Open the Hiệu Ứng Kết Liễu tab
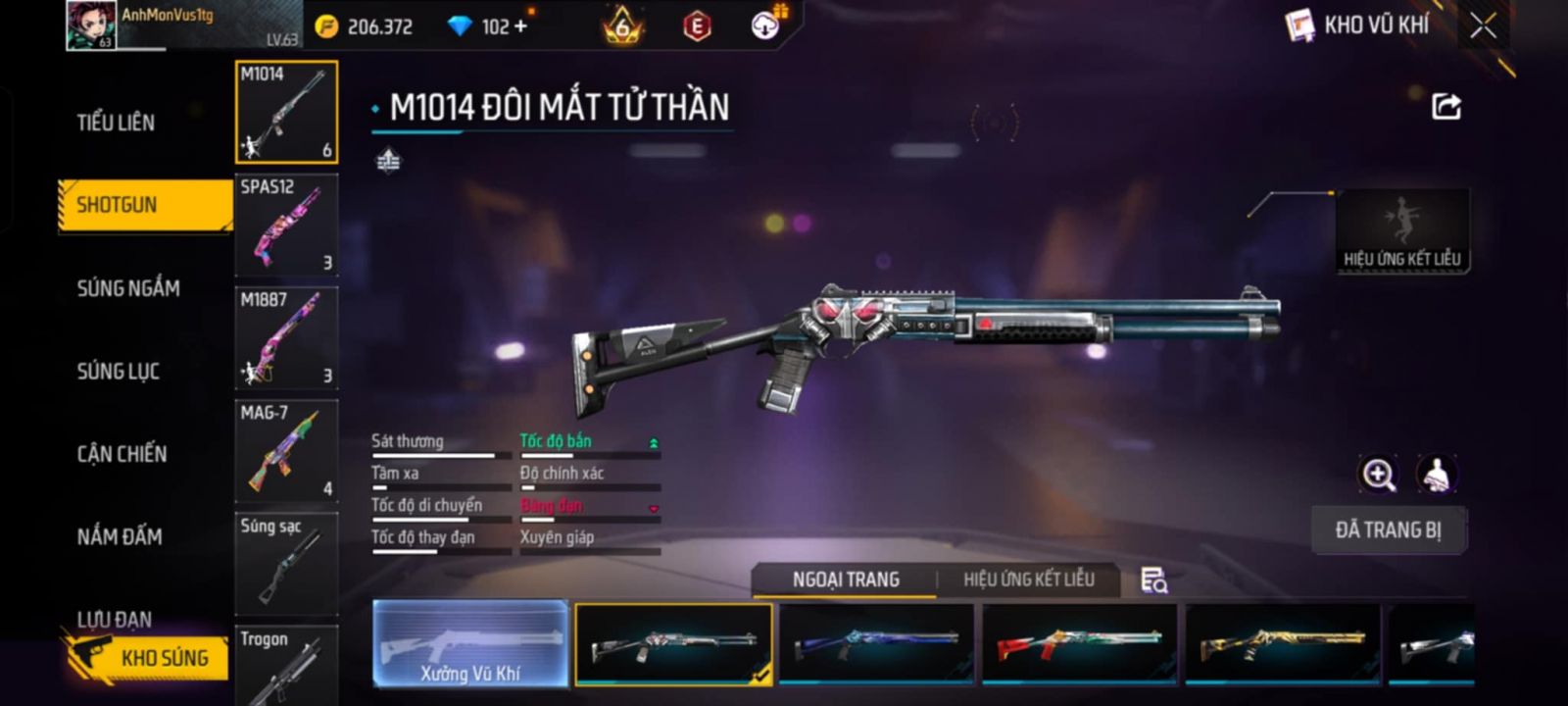This screenshot has height=706, width=1568. tap(1028, 580)
